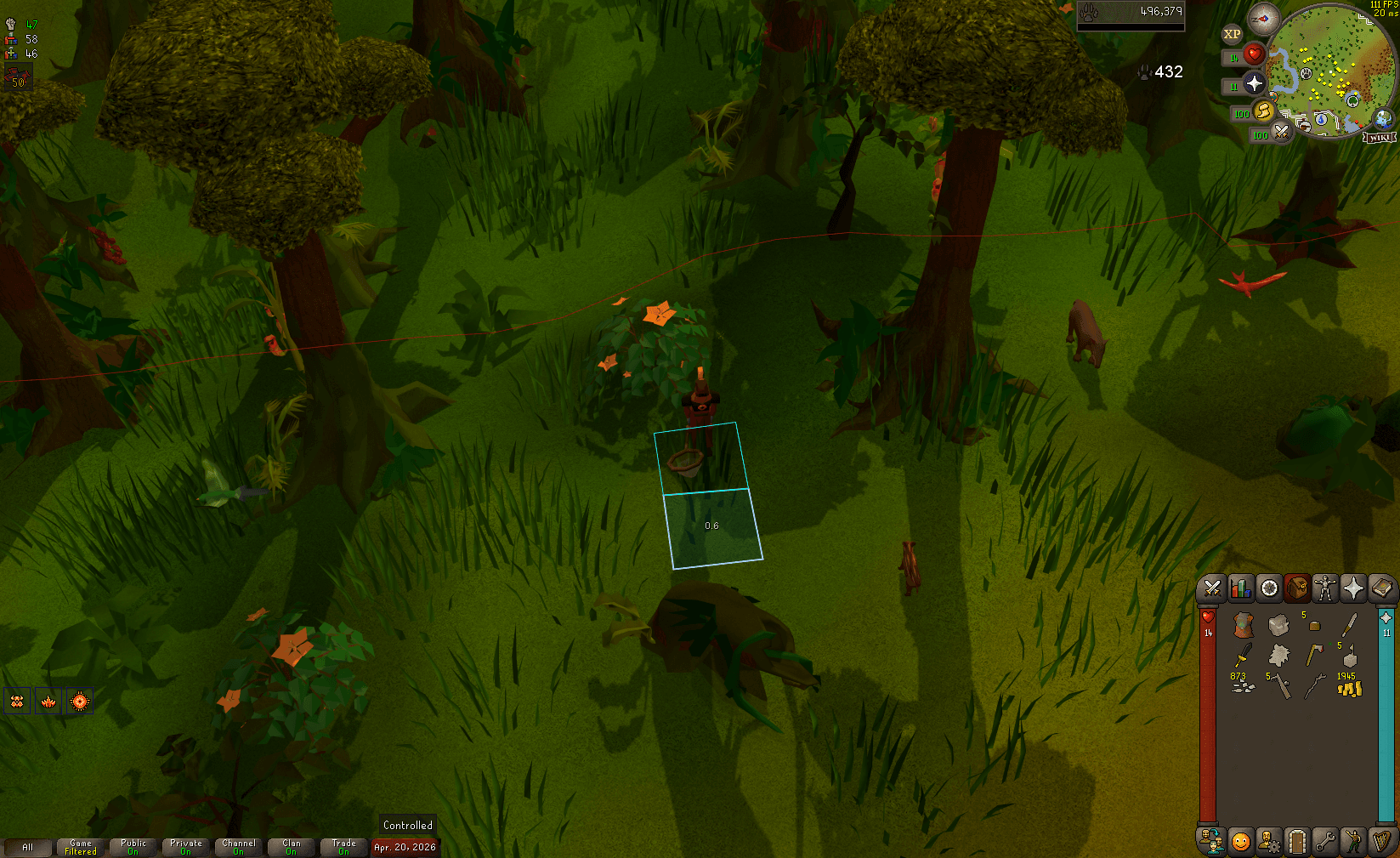The width and height of the screenshot is (1400, 858).
Task: Open the Worn Equipment tab
Action: pyautogui.click(x=1324, y=588)
